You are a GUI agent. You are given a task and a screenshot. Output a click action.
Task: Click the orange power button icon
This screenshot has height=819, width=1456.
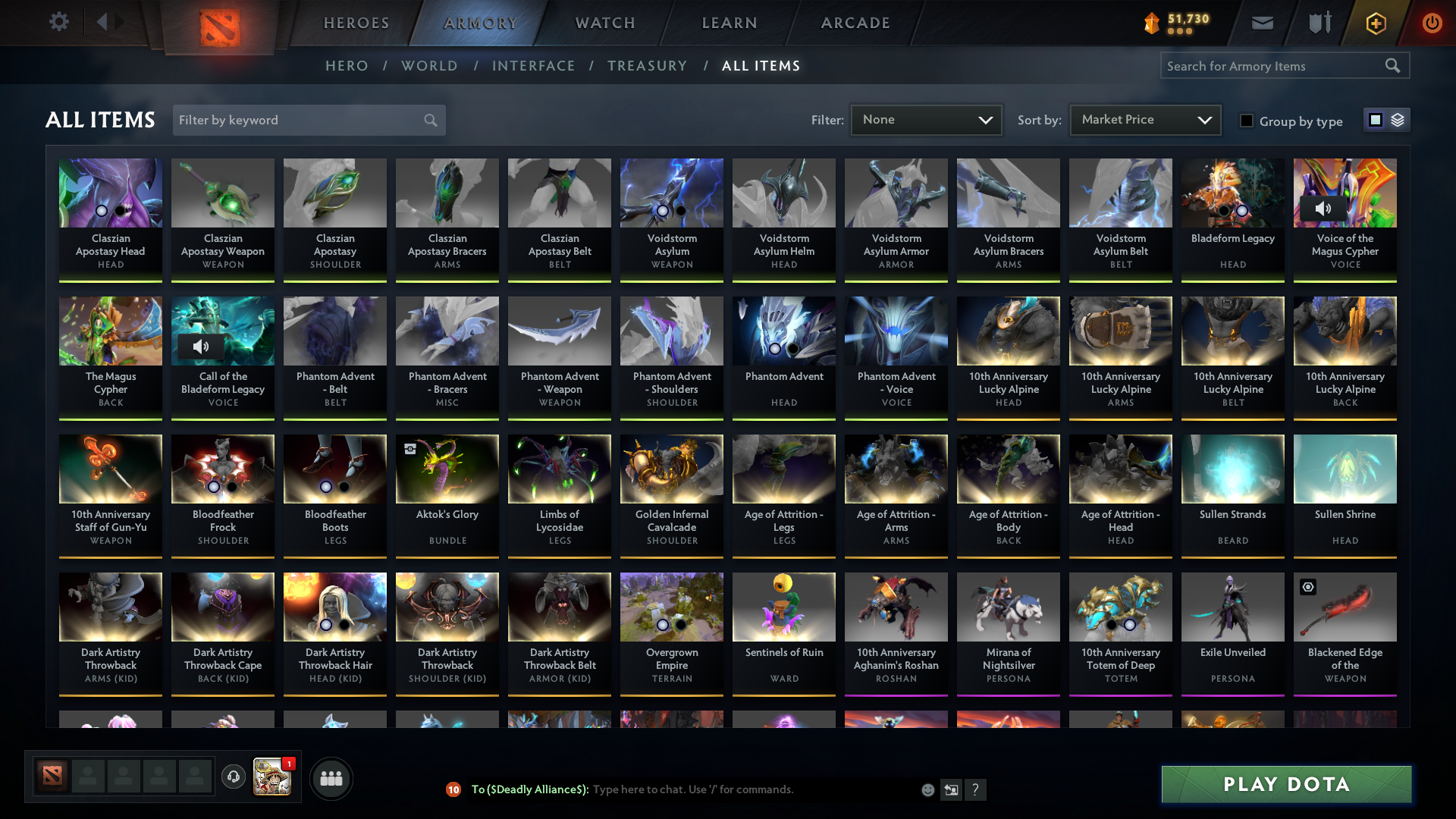point(1432,22)
